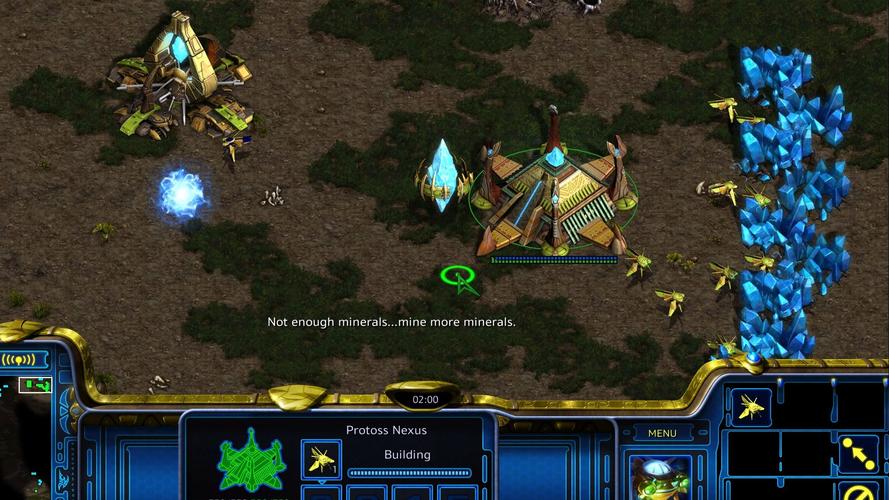The height and width of the screenshot is (500, 889).
Task: Select the queued Probe in the production slot
Action: 321,458
